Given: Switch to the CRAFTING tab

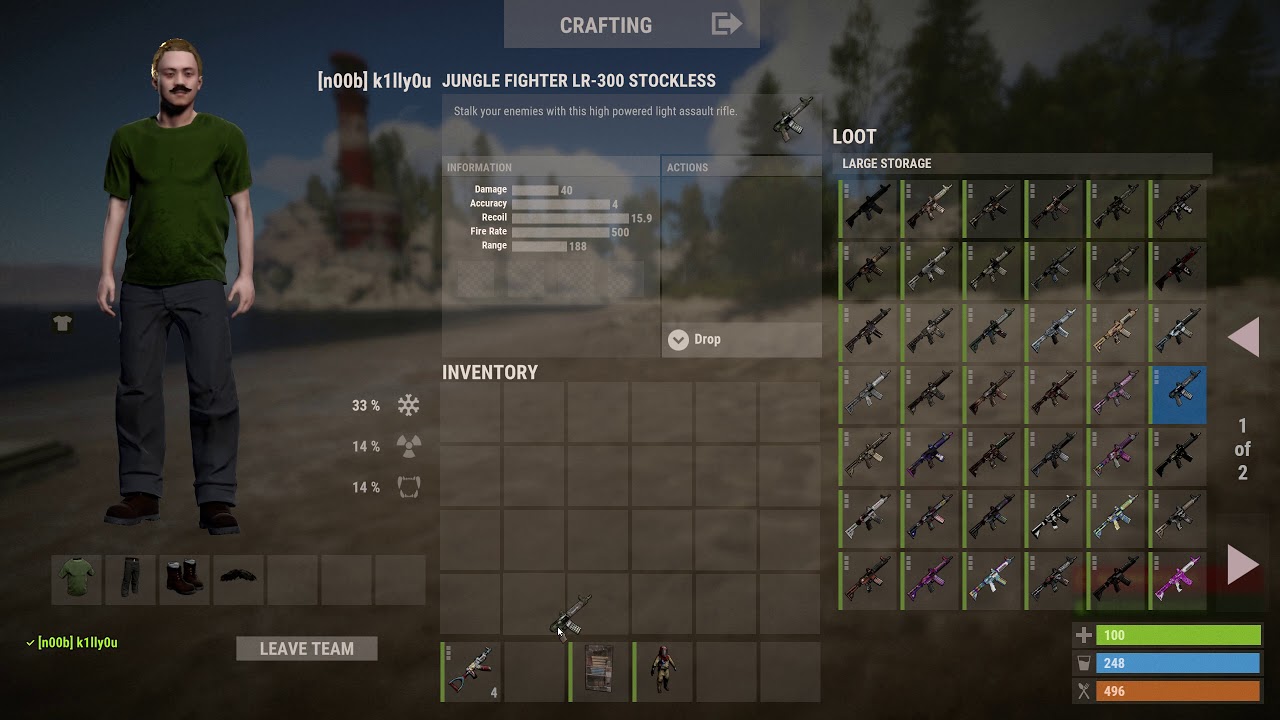Looking at the screenshot, I should [x=606, y=24].
